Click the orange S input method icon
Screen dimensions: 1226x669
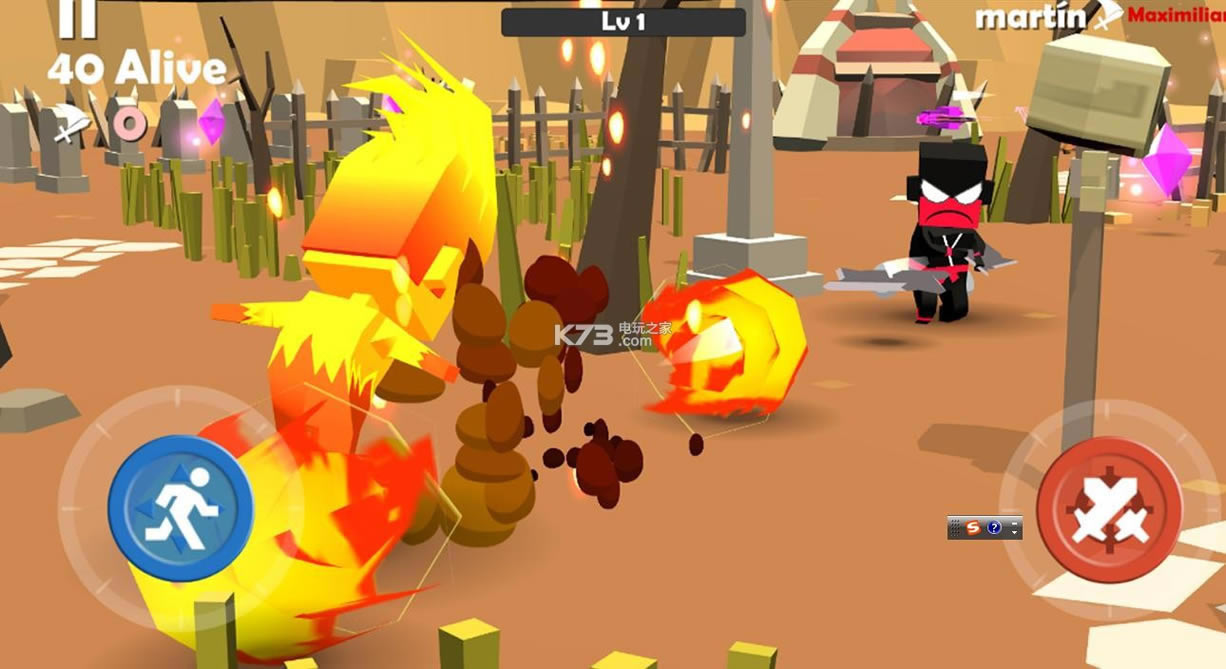point(975,528)
